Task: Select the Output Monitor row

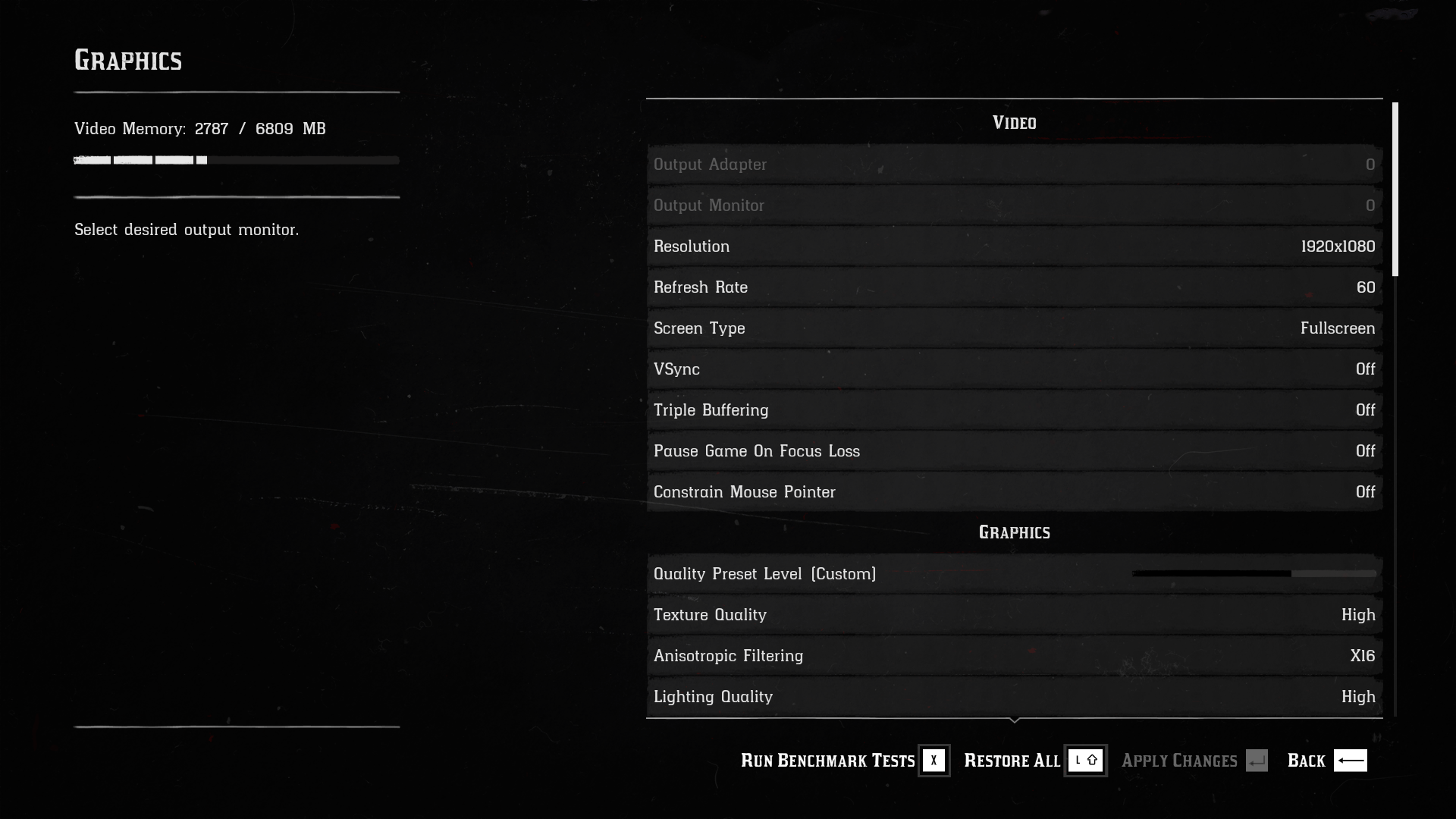Action: pos(1014,206)
